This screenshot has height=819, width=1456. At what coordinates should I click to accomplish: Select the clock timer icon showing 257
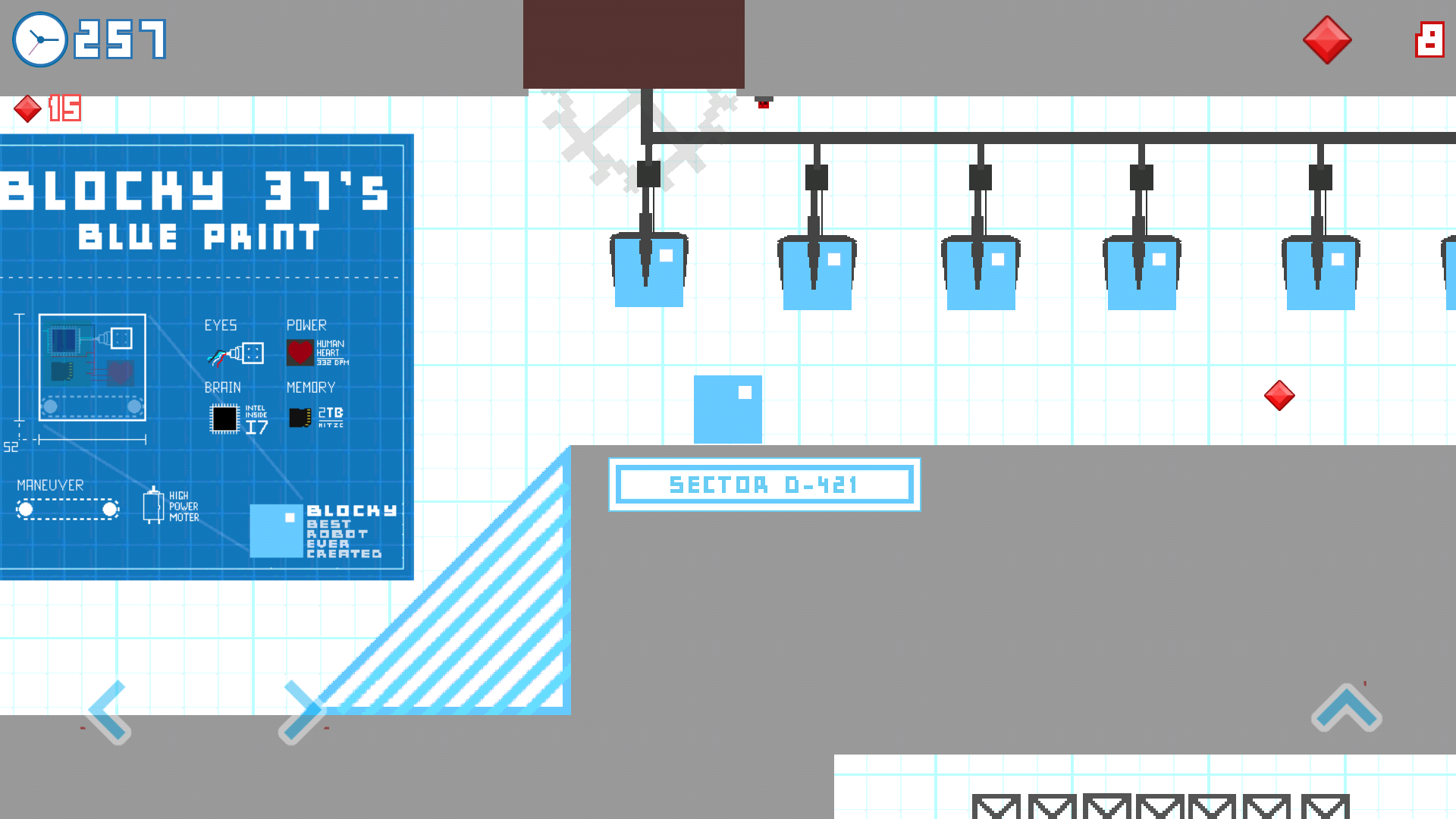(x=39, y=39)
